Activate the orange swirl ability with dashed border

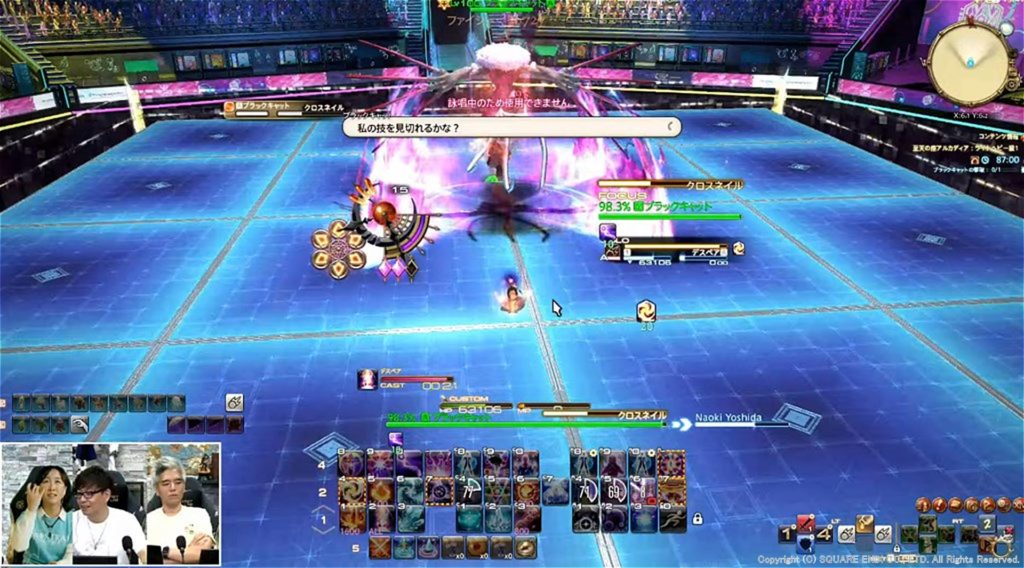pos(352,491)
